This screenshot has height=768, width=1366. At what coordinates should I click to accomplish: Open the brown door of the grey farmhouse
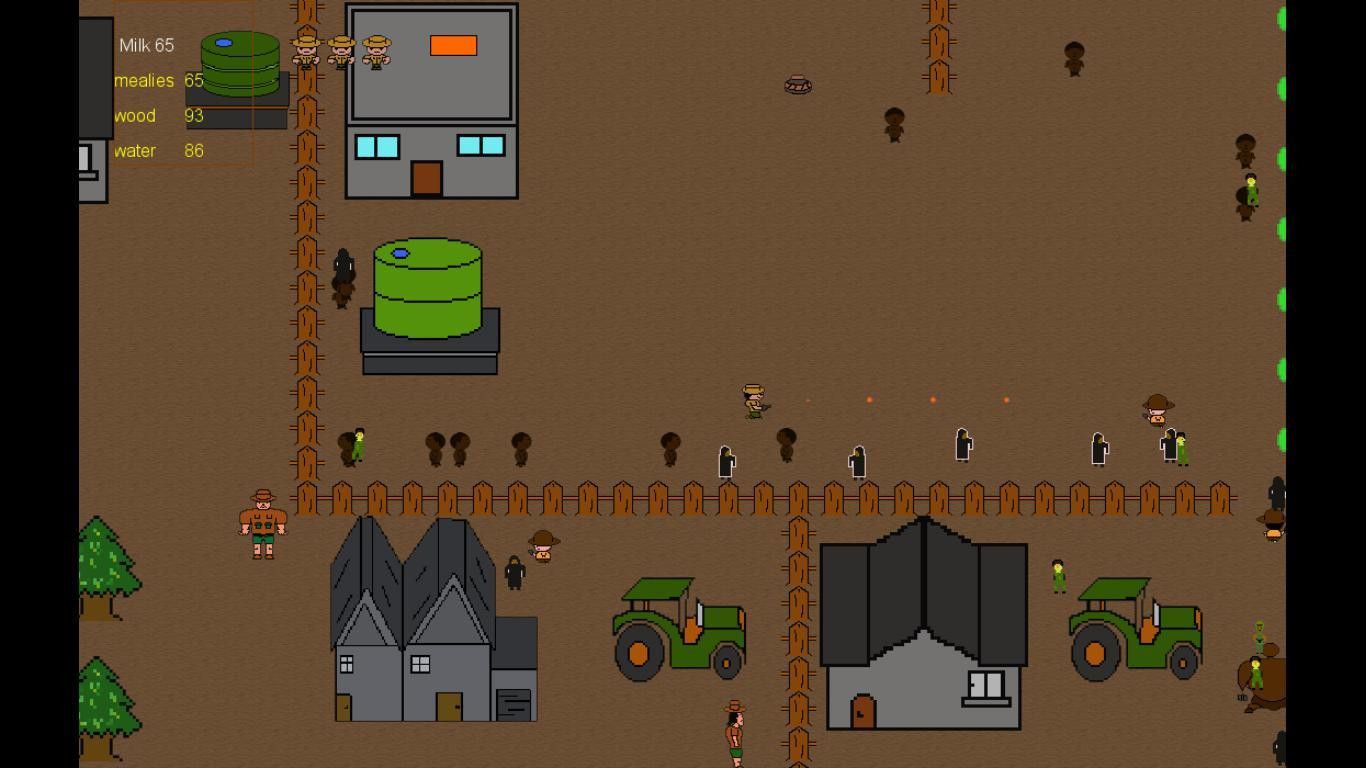tap(425, 178)
